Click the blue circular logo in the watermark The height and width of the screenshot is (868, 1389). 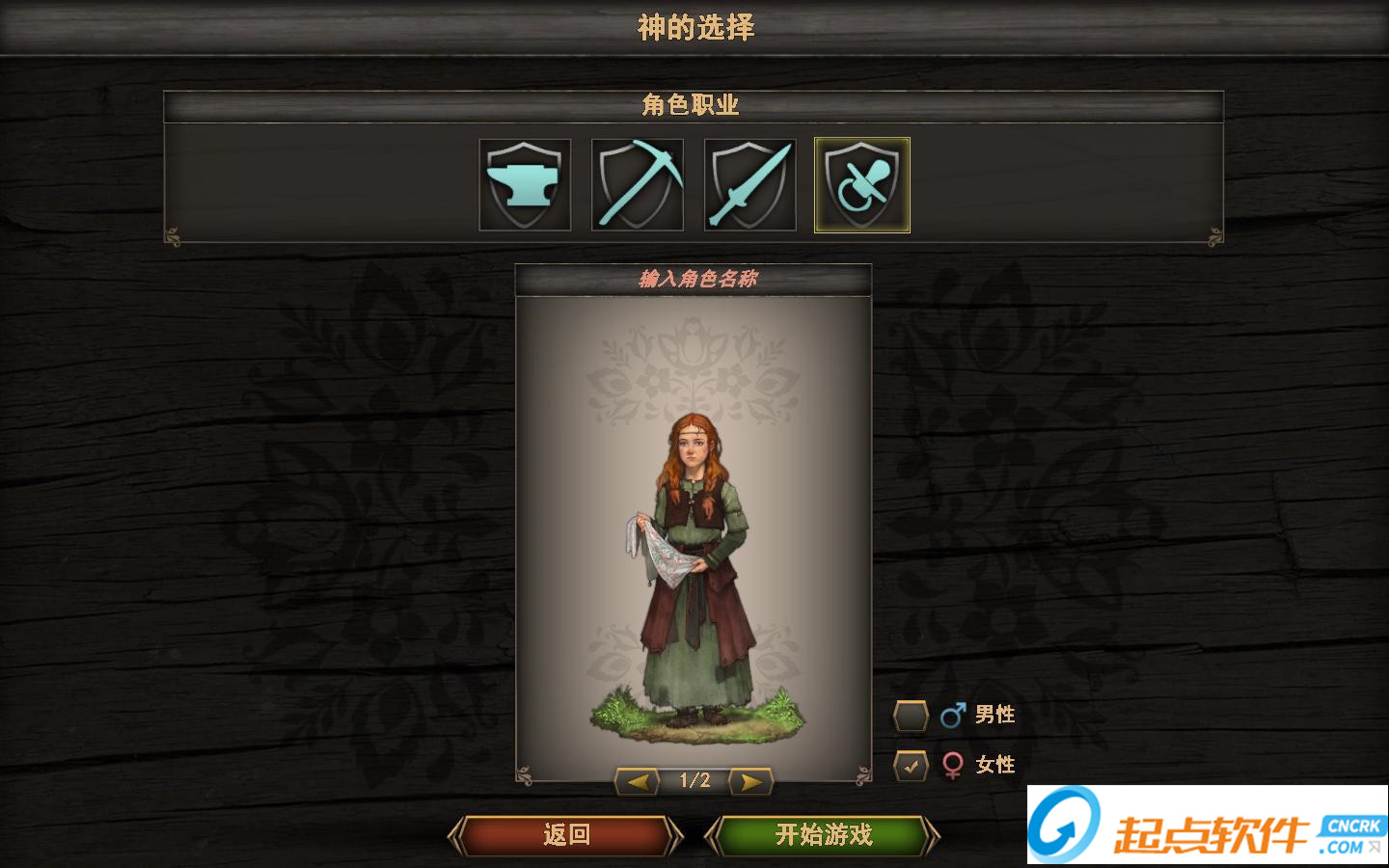[x=1063, y=825]
